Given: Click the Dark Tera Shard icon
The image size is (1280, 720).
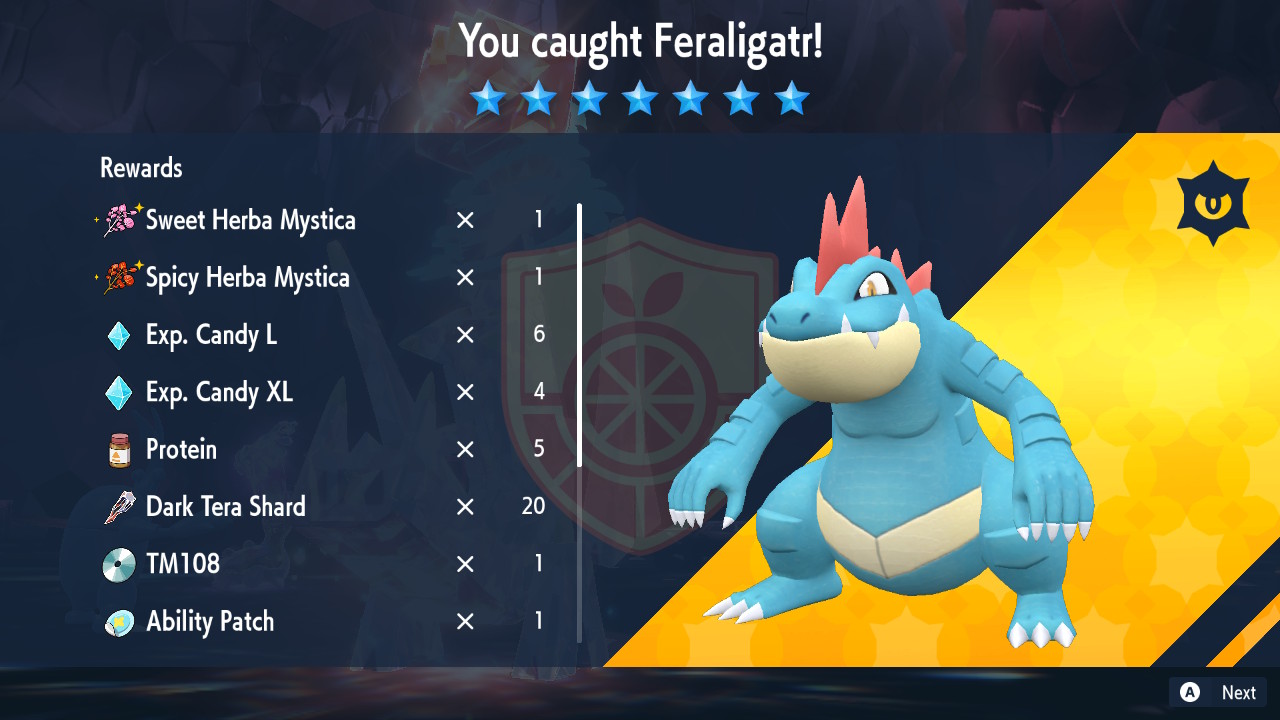Looking at the screenshot, I should click(x=118, y=506).
